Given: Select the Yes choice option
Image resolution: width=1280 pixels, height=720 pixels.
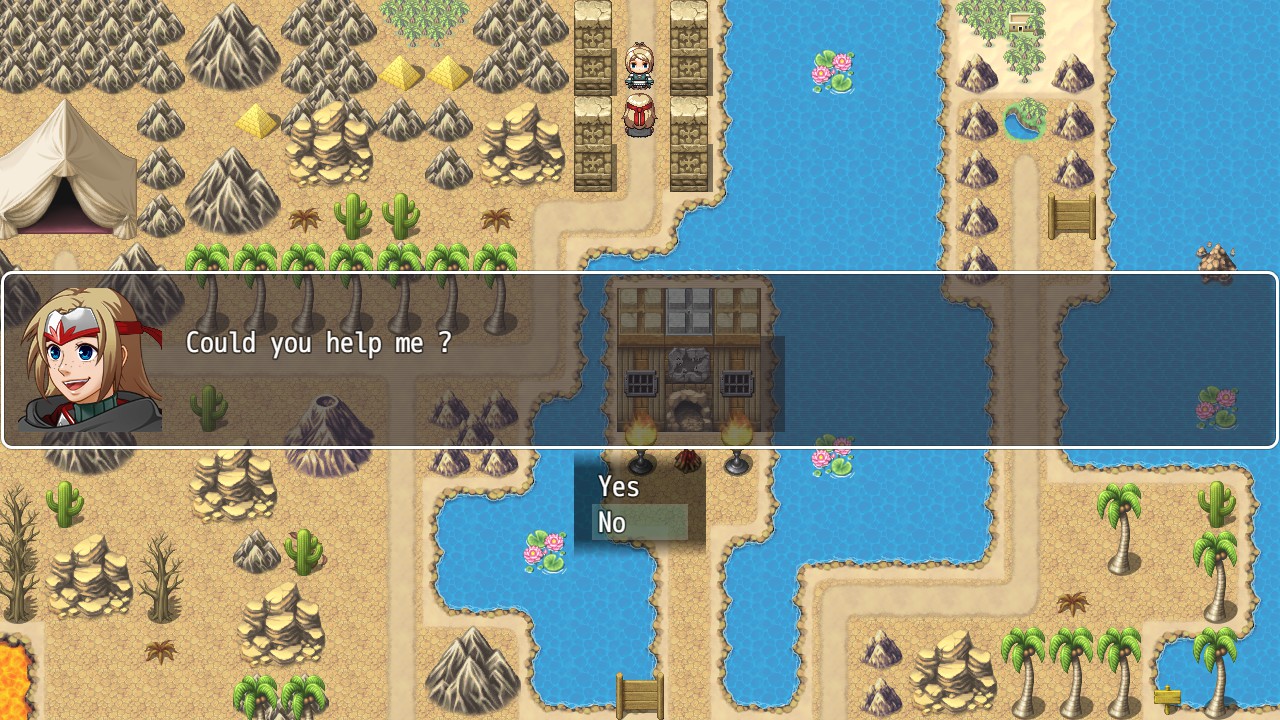Looking at the screenshot, I should pos(620,487).
